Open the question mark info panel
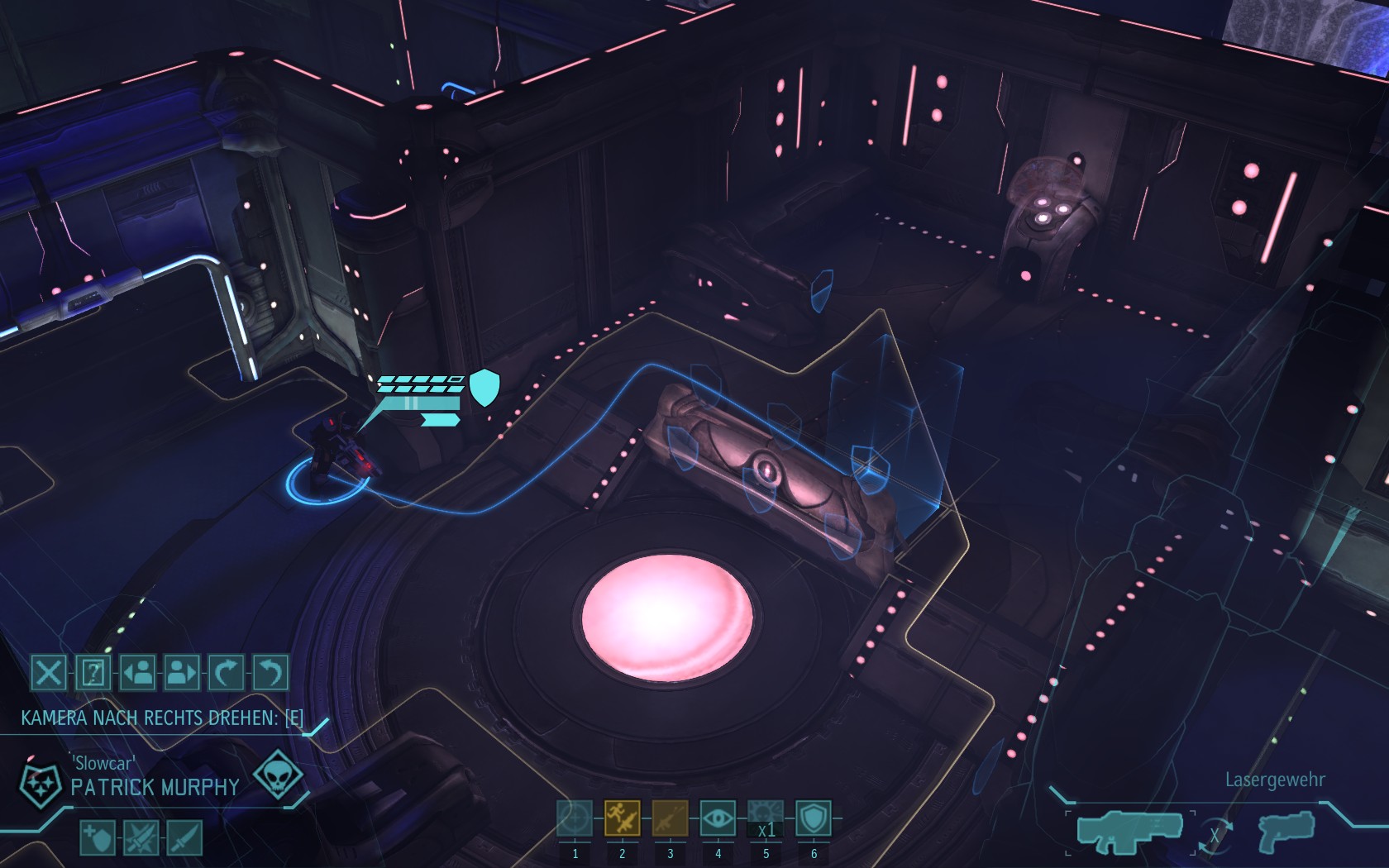Image resolution: width=1389 pixels, height=868 pixels. pyautogui.click(x=93, y=673)
